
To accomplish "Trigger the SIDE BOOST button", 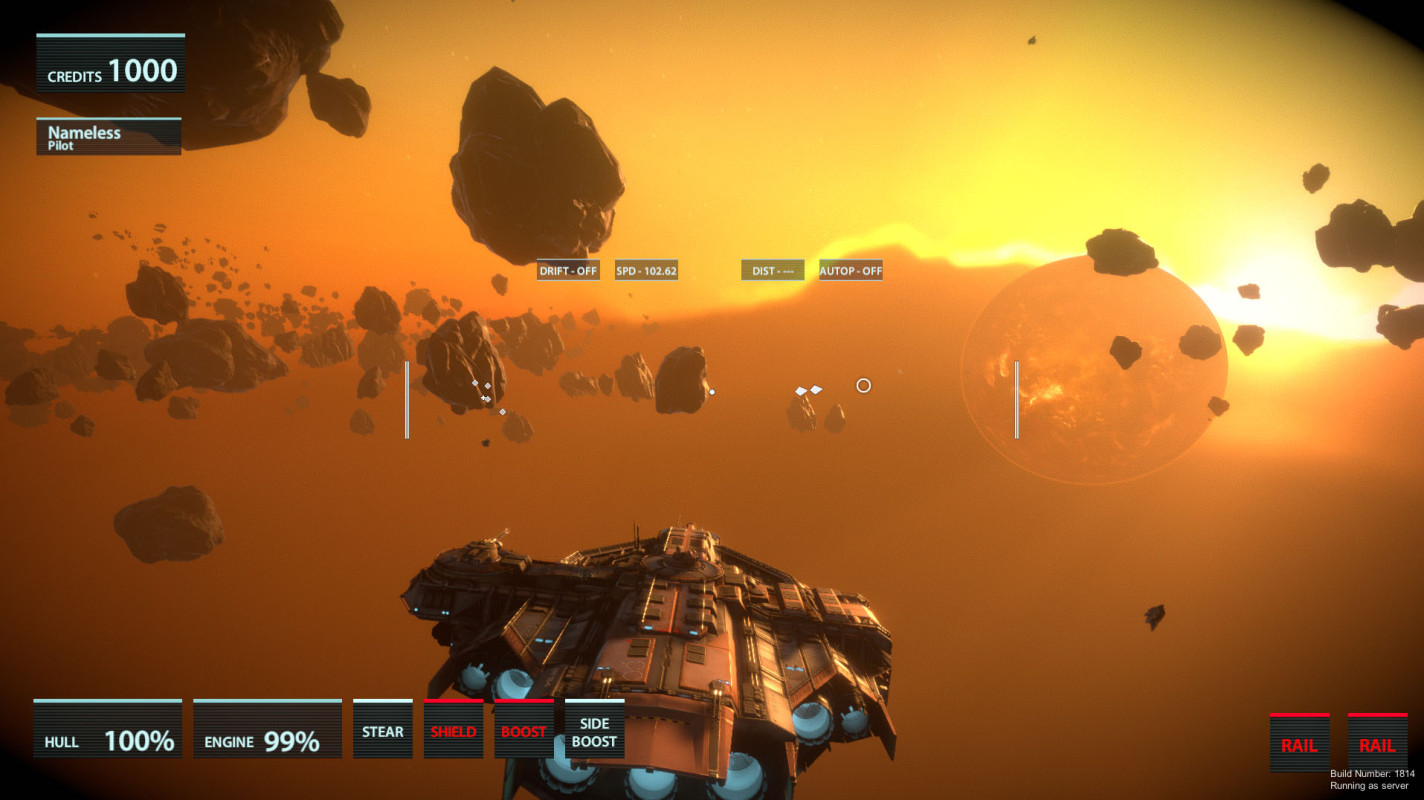I will [x=594, y=730].
